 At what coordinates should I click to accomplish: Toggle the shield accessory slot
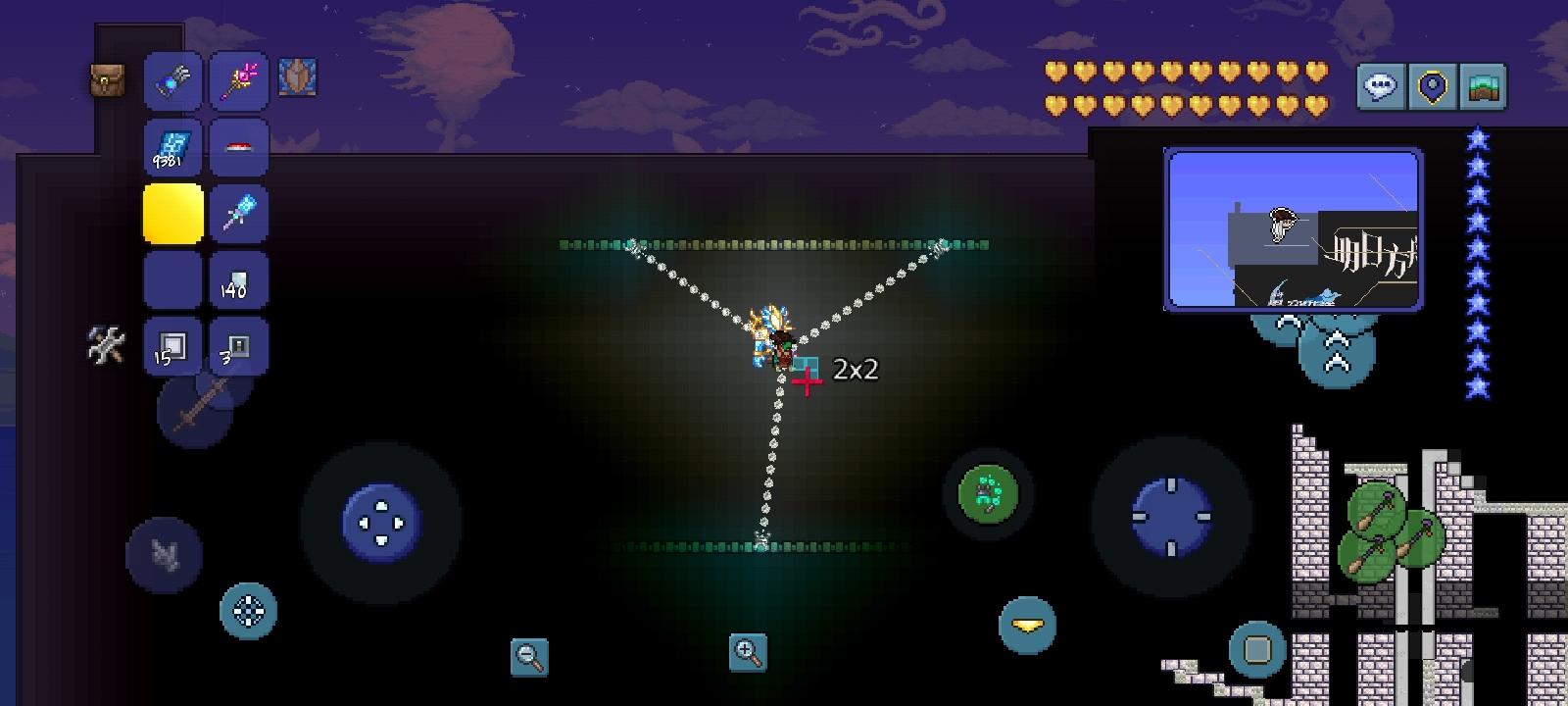tap(300, 78)
